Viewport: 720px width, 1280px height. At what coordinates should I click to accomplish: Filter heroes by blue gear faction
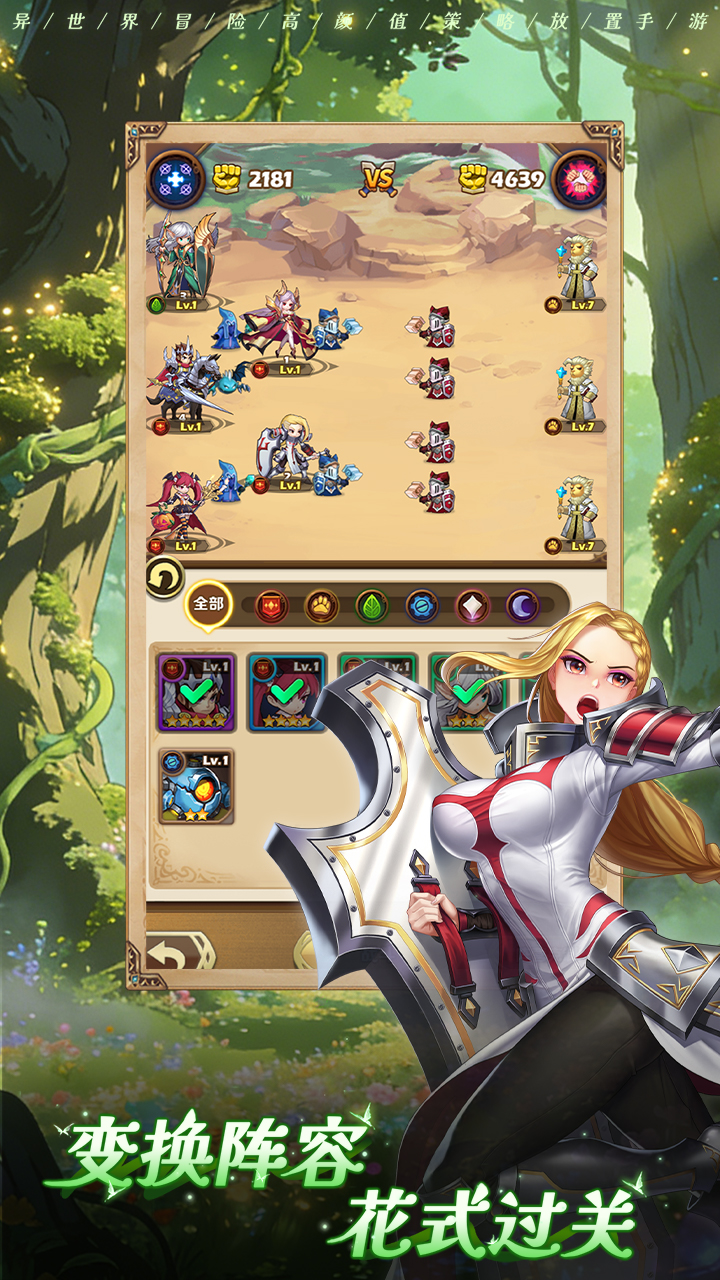click(x=422, y=606)
